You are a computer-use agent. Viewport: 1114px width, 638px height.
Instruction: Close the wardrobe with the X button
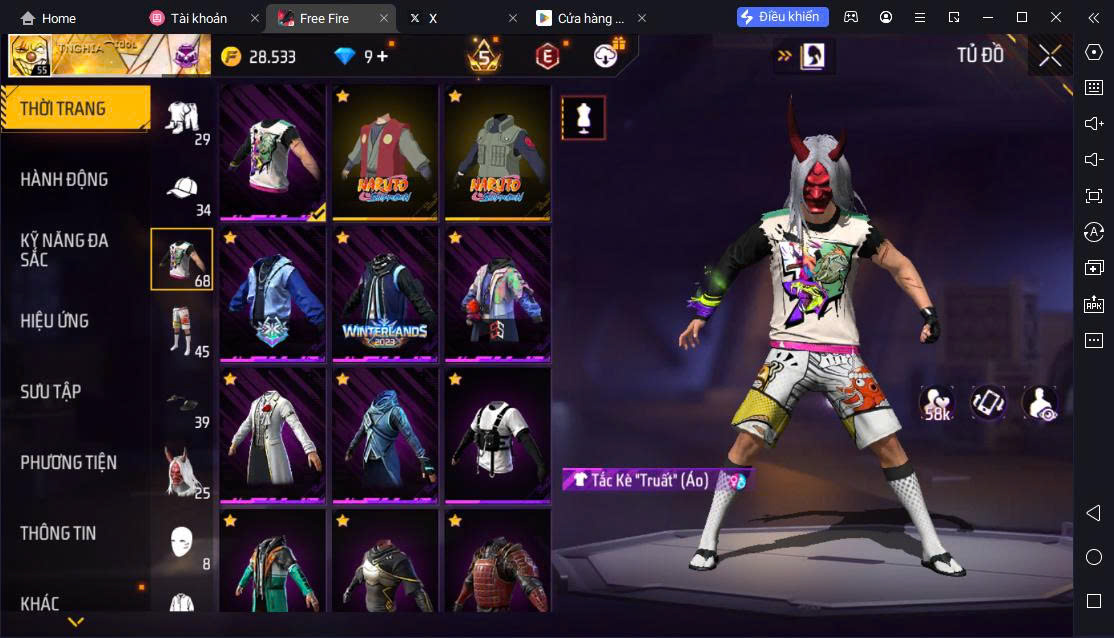1050,56
